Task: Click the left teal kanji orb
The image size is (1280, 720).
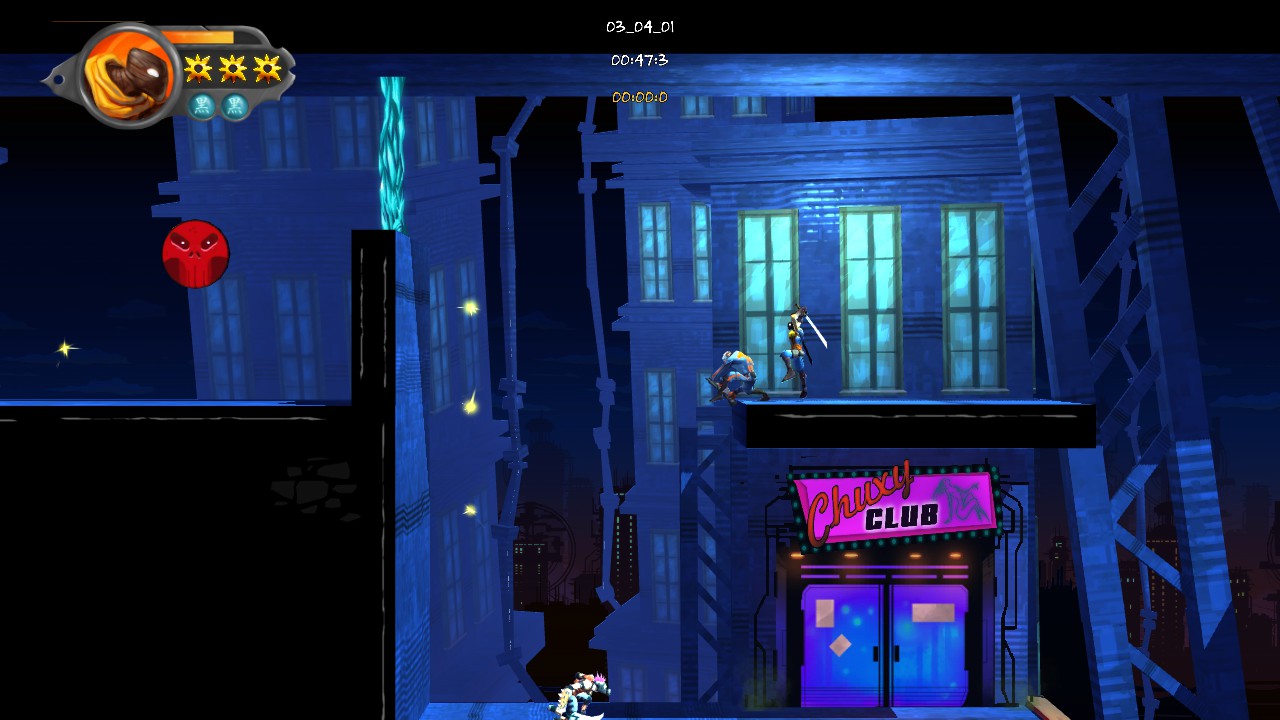Action: (x=201, y=106)
